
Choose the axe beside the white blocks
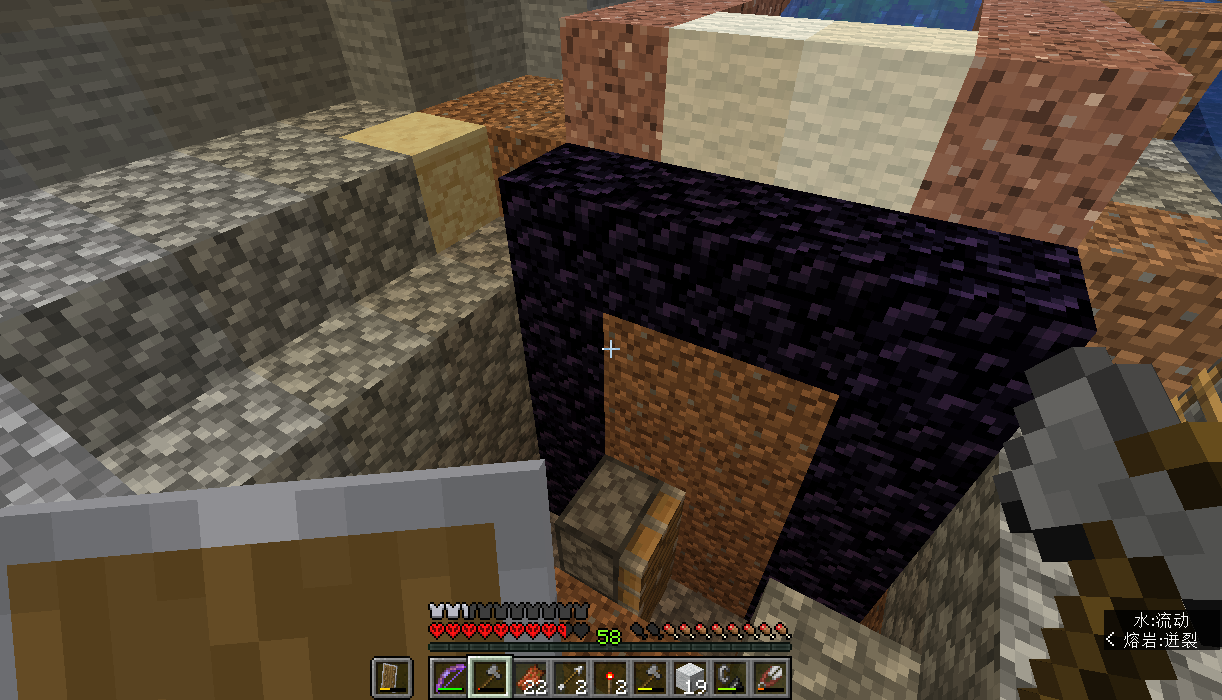pyautogui.click(x=650, y=678)
